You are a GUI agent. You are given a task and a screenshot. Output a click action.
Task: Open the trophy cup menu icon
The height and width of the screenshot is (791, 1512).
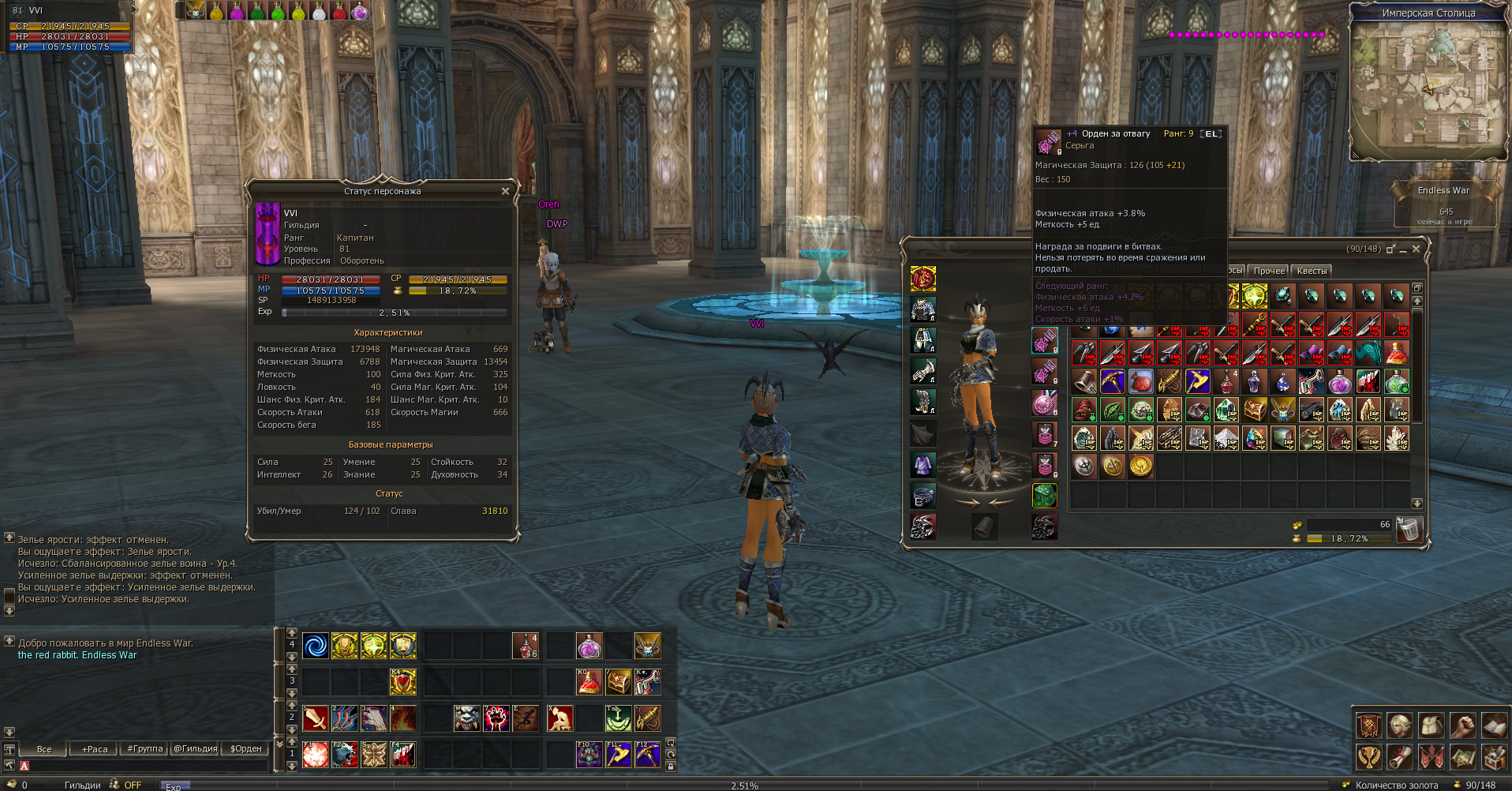(x=1368, y=756)
